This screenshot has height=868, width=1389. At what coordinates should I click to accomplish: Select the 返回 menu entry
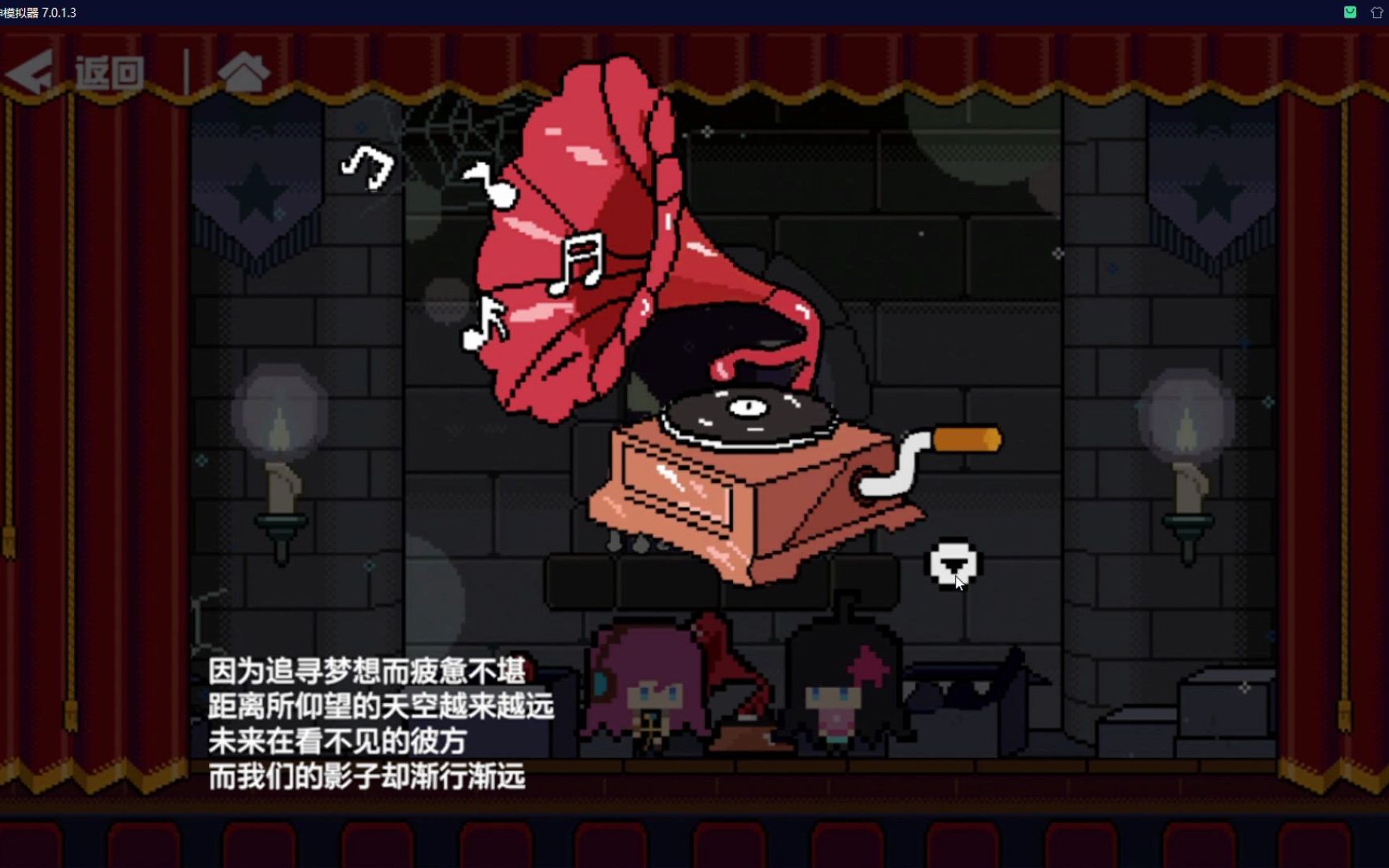pos(109,72)
